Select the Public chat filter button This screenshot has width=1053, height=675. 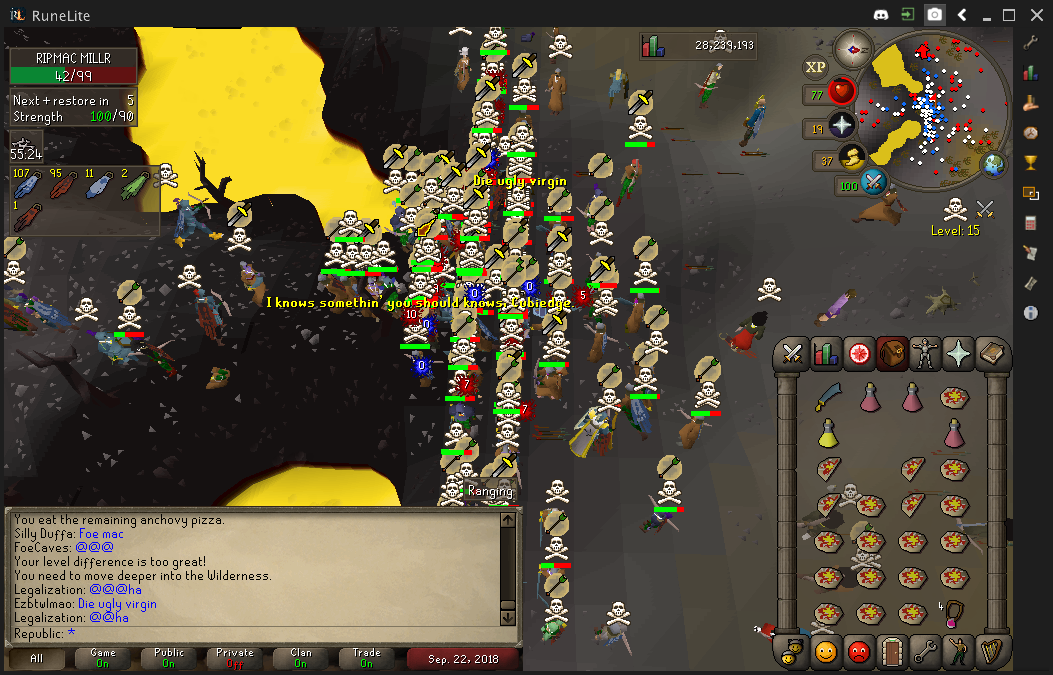coord(168,658)
